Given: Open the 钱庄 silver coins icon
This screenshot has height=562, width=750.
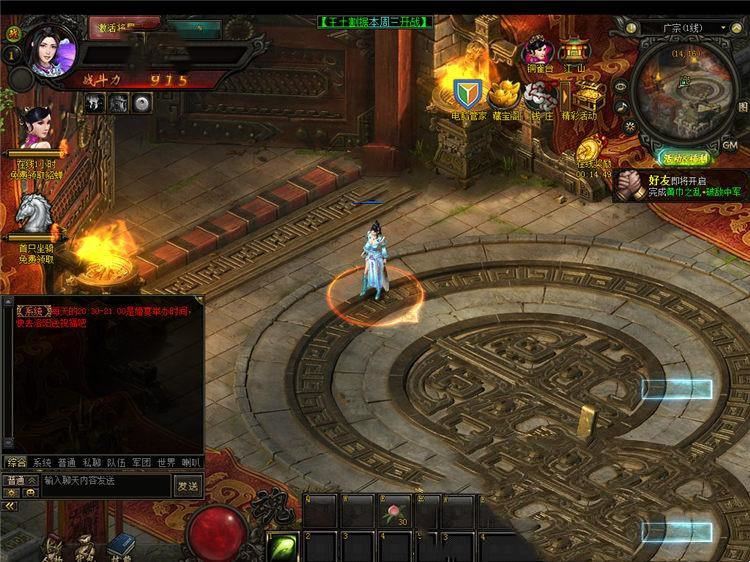Looking at the screenshot, I should coord(540,96).
